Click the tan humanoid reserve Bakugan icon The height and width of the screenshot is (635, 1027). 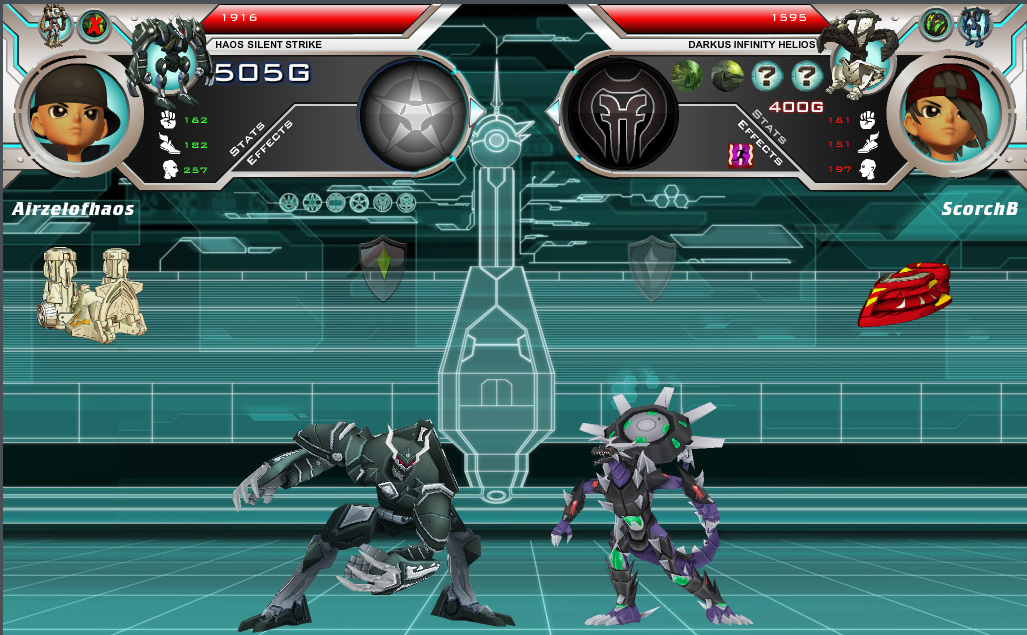coord(53,24)
